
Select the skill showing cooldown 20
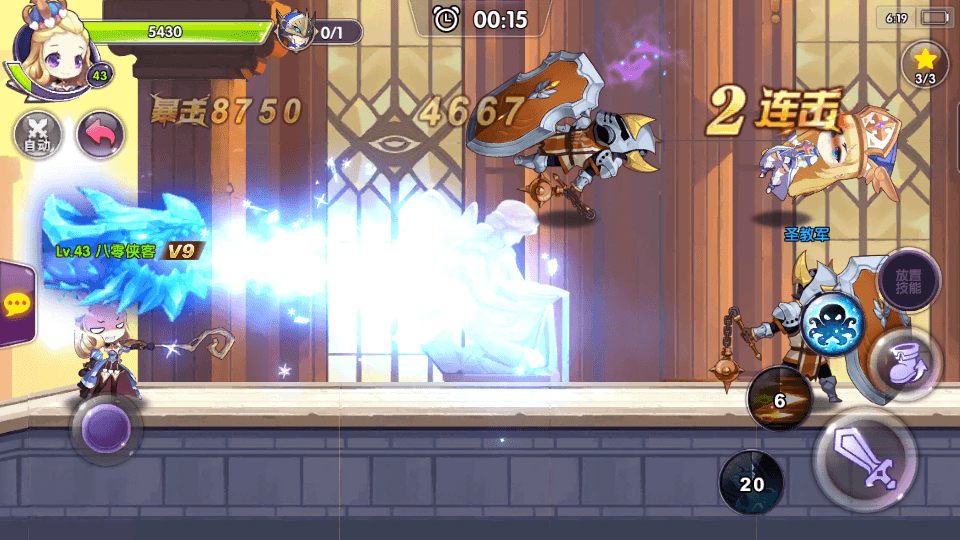pos(752,482)
